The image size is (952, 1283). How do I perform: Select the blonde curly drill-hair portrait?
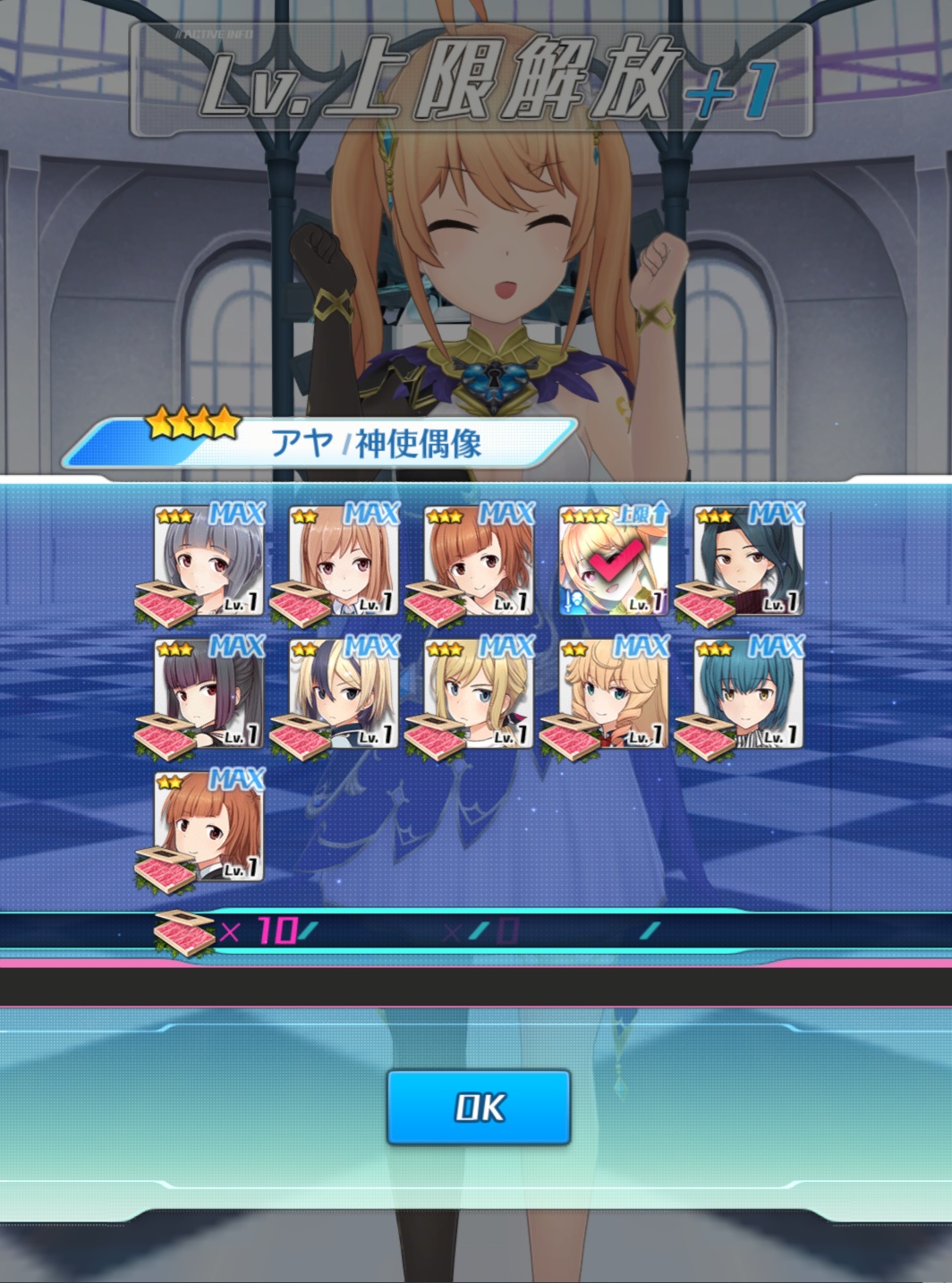pyautogui.click(x=614, y=695)
